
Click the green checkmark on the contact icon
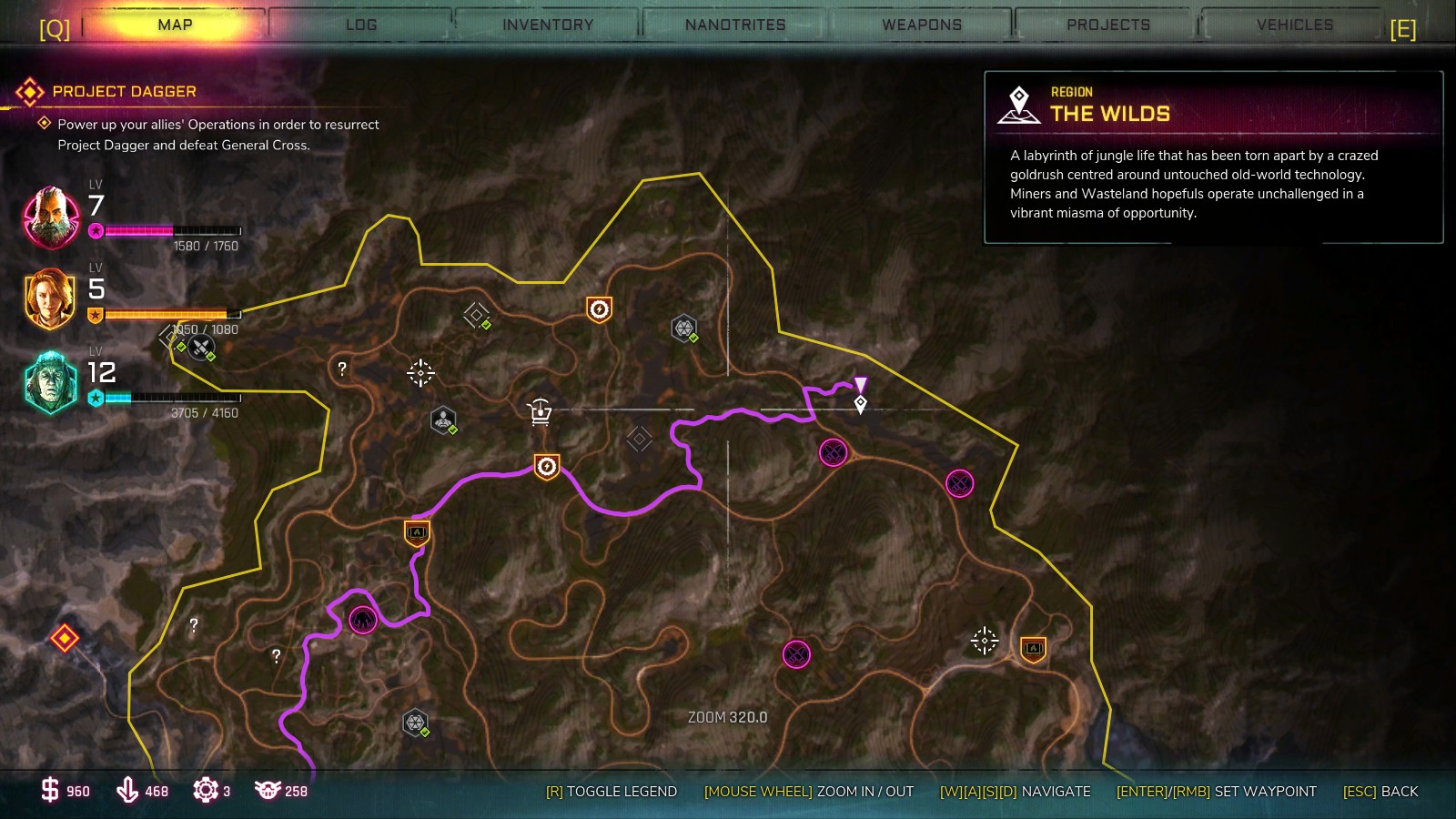point(452,430)
